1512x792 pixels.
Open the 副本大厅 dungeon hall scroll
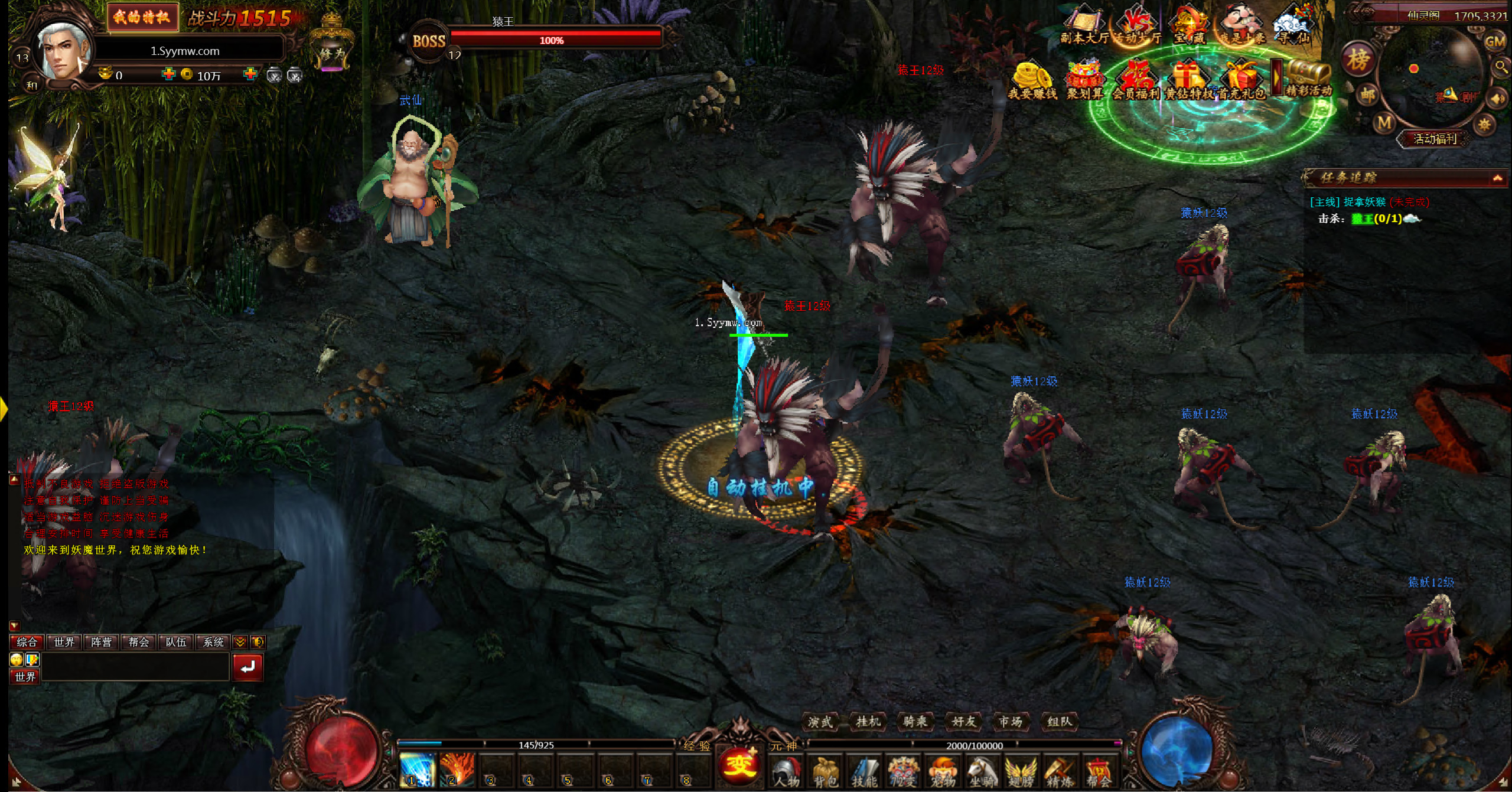(x=1084, y=27)
